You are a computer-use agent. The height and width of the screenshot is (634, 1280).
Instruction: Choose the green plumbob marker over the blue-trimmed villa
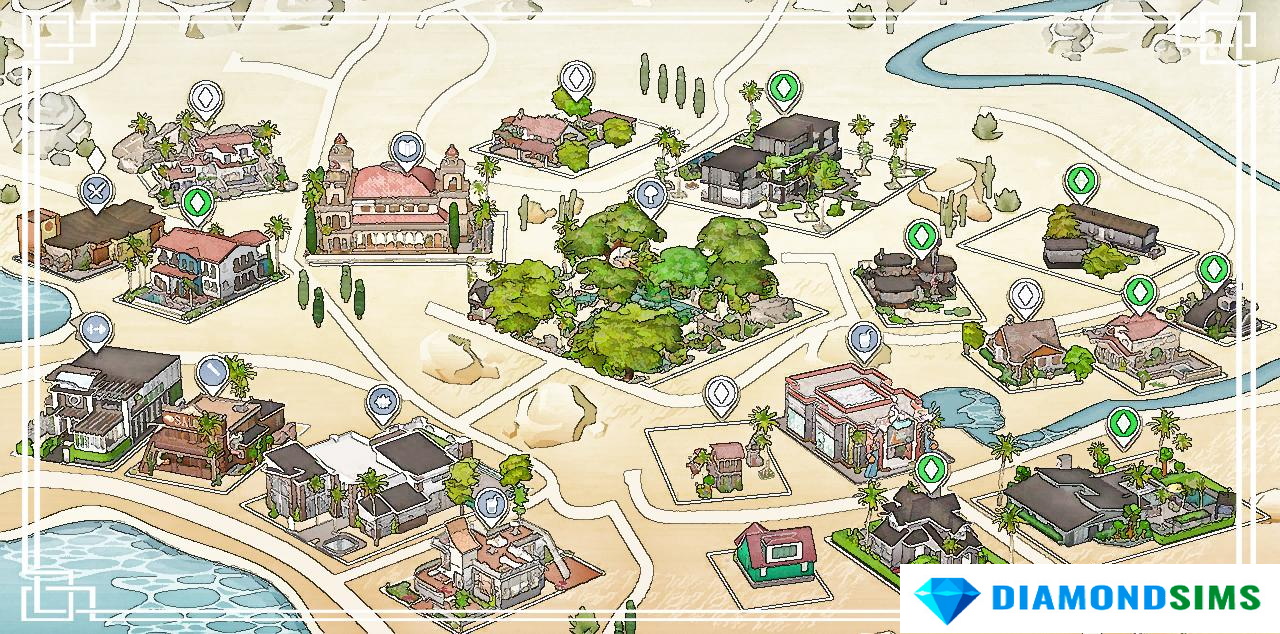[198, 204]
